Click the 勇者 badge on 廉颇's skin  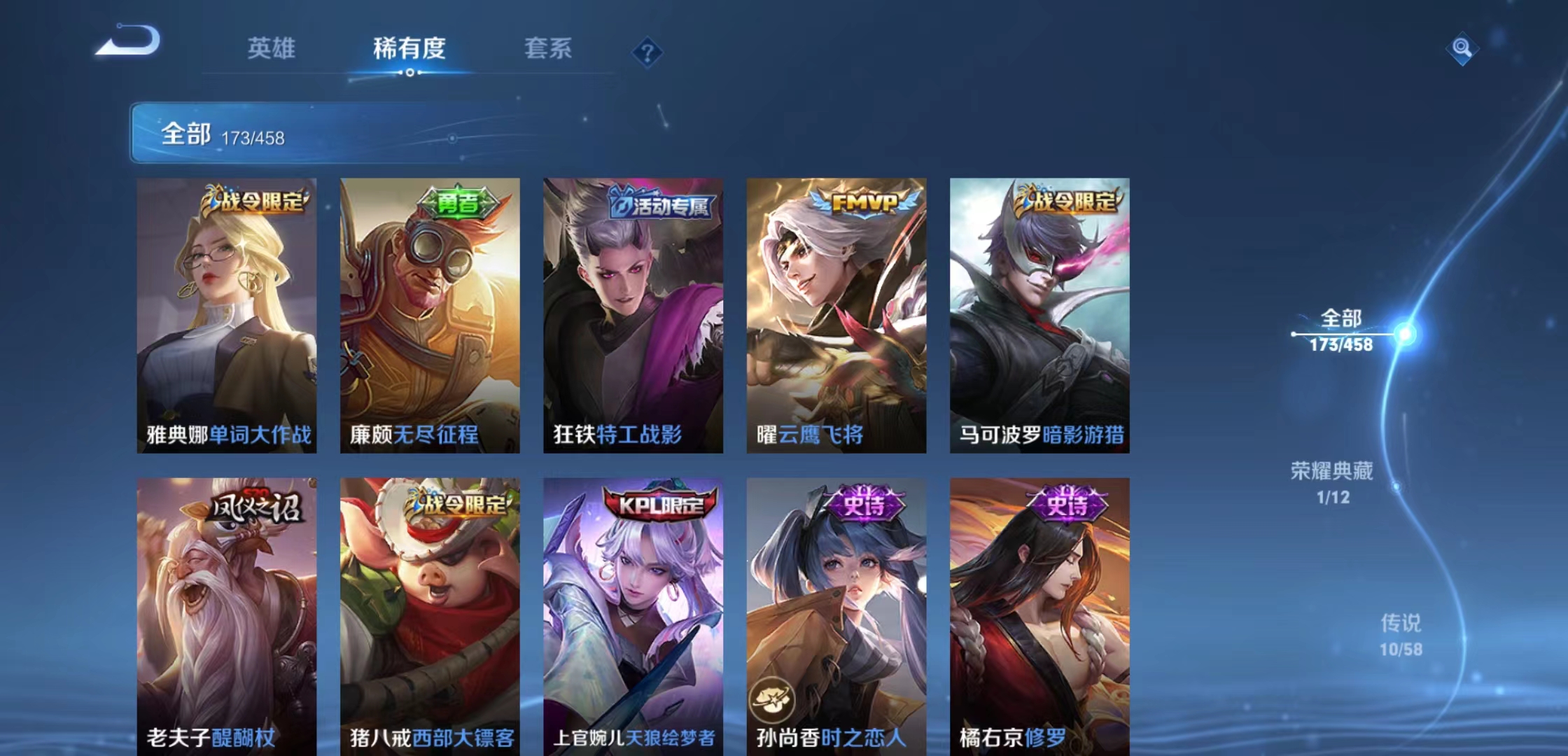(x=457, y=202)
